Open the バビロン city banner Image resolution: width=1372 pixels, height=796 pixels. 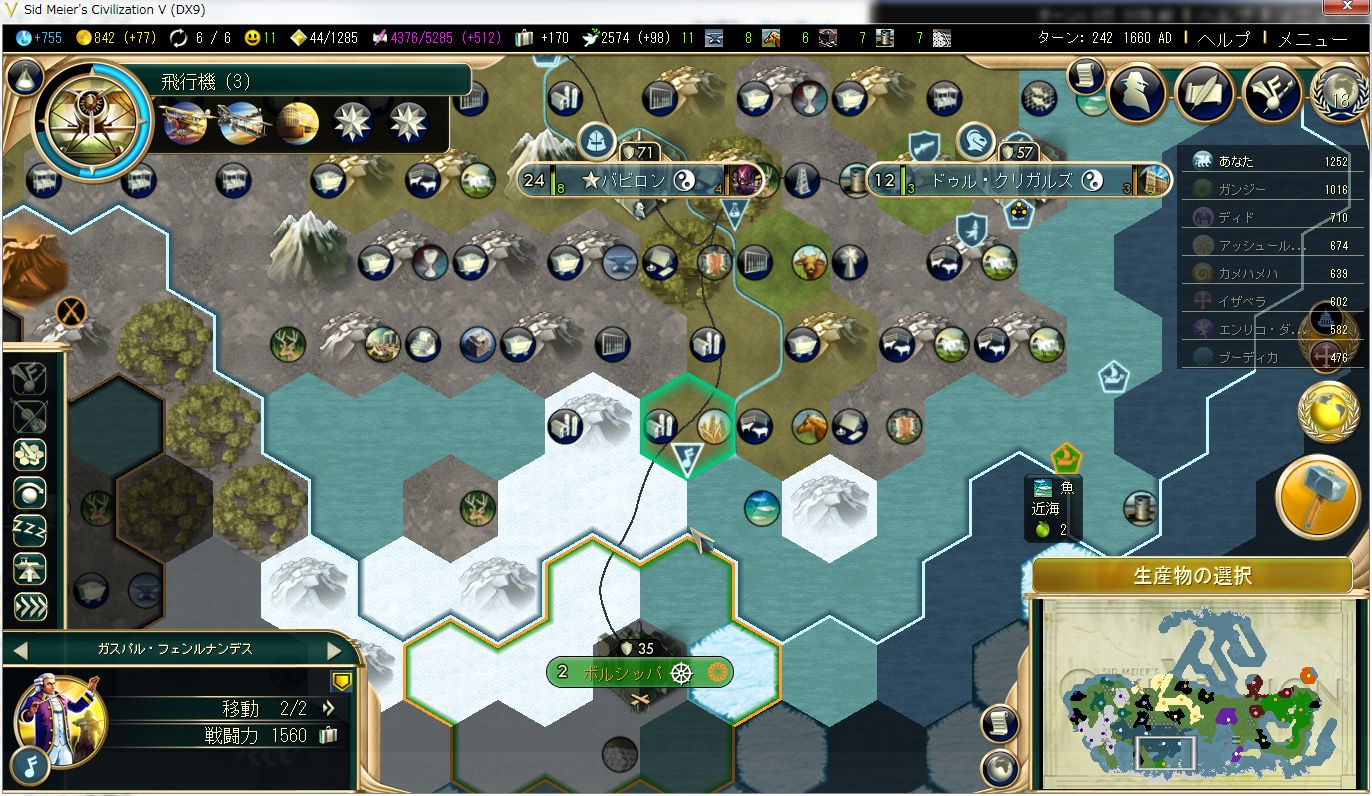[x=640, y=181]
